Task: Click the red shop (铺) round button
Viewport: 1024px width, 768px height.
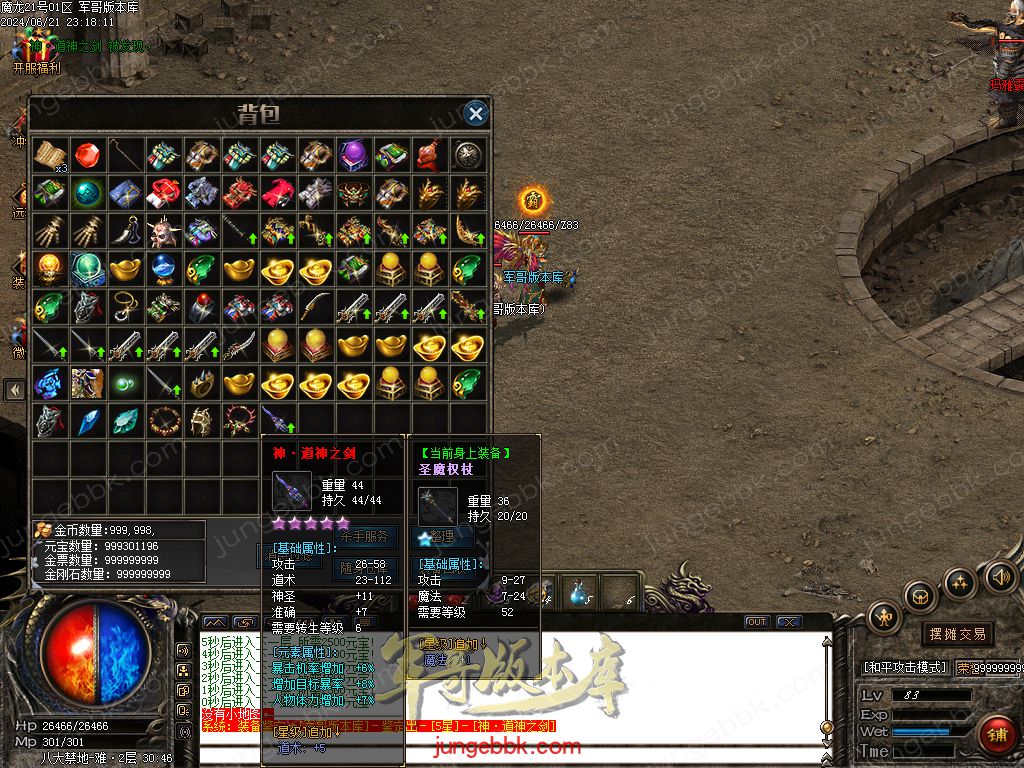Action: (995, 735)
